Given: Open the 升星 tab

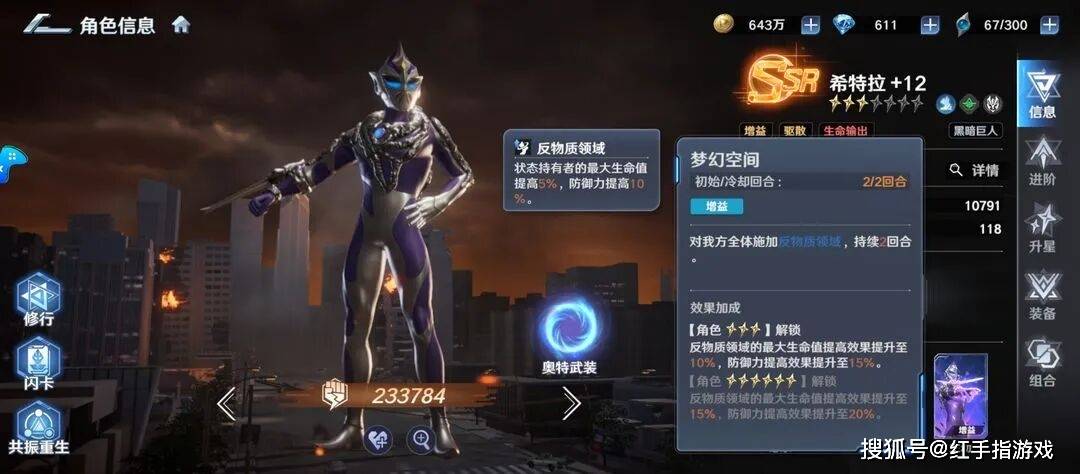Looking at the screenshot, I should click(x=1042, y=228).
